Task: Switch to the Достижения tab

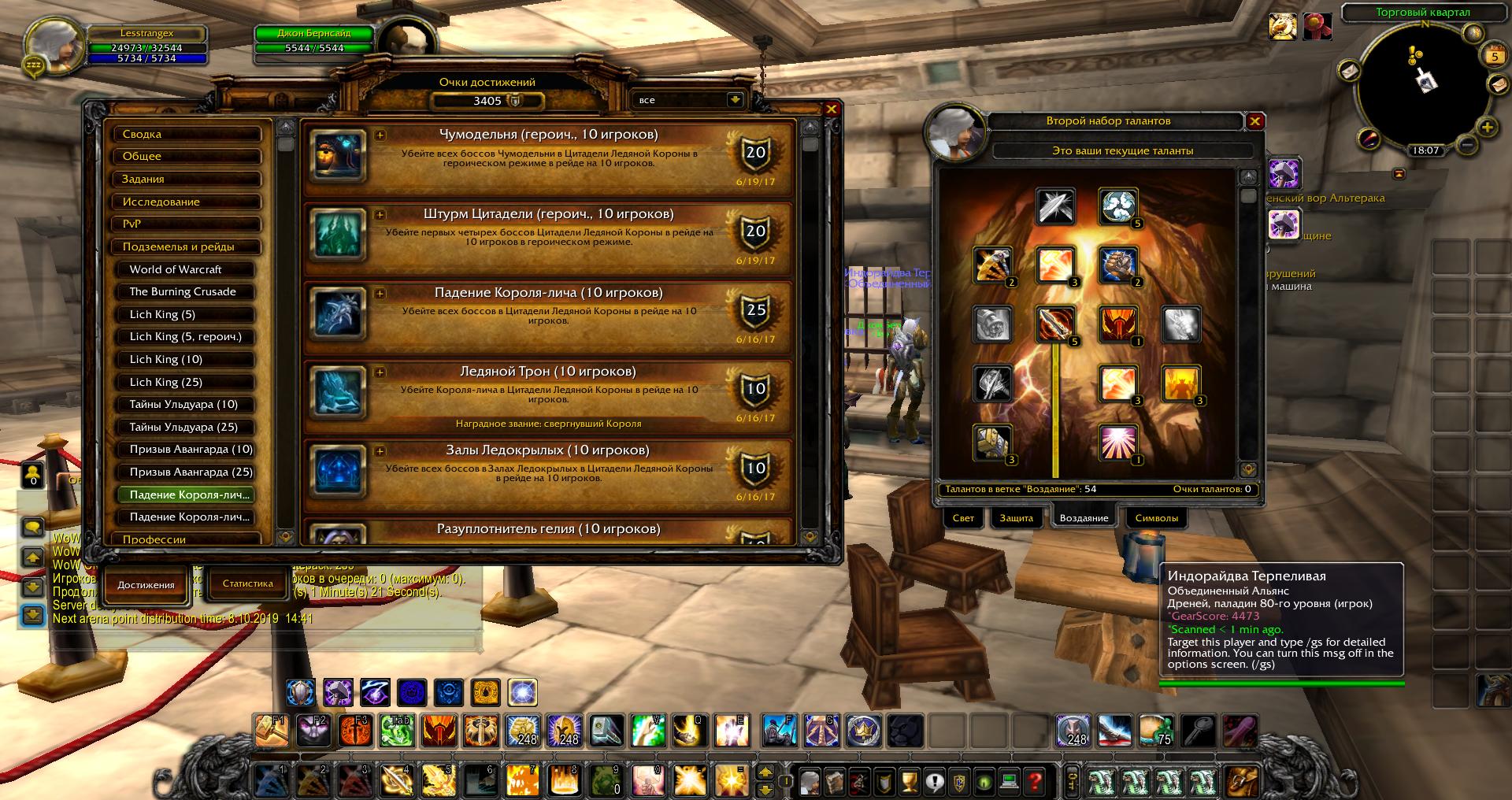Action: pyautogui.click(x=146, y=585)
